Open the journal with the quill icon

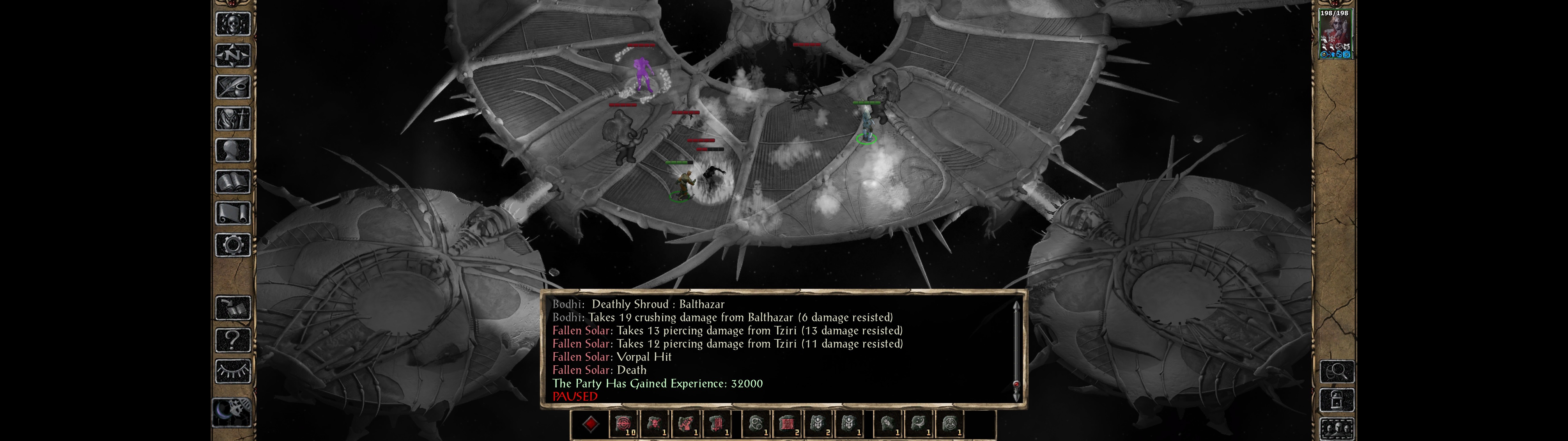232,87
